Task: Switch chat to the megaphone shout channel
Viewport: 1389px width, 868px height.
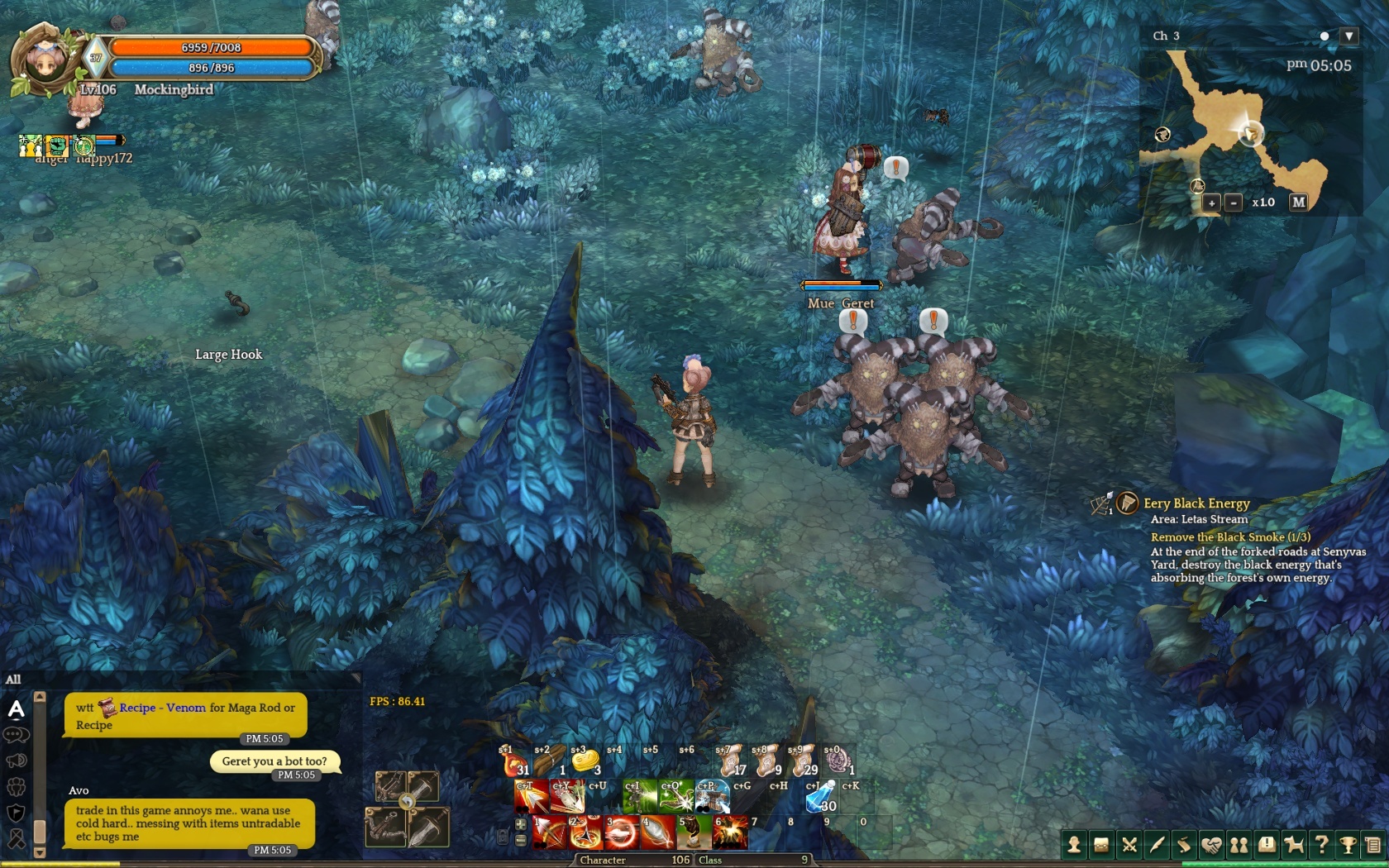Action: pyautogui.click(x=17, y=761)
